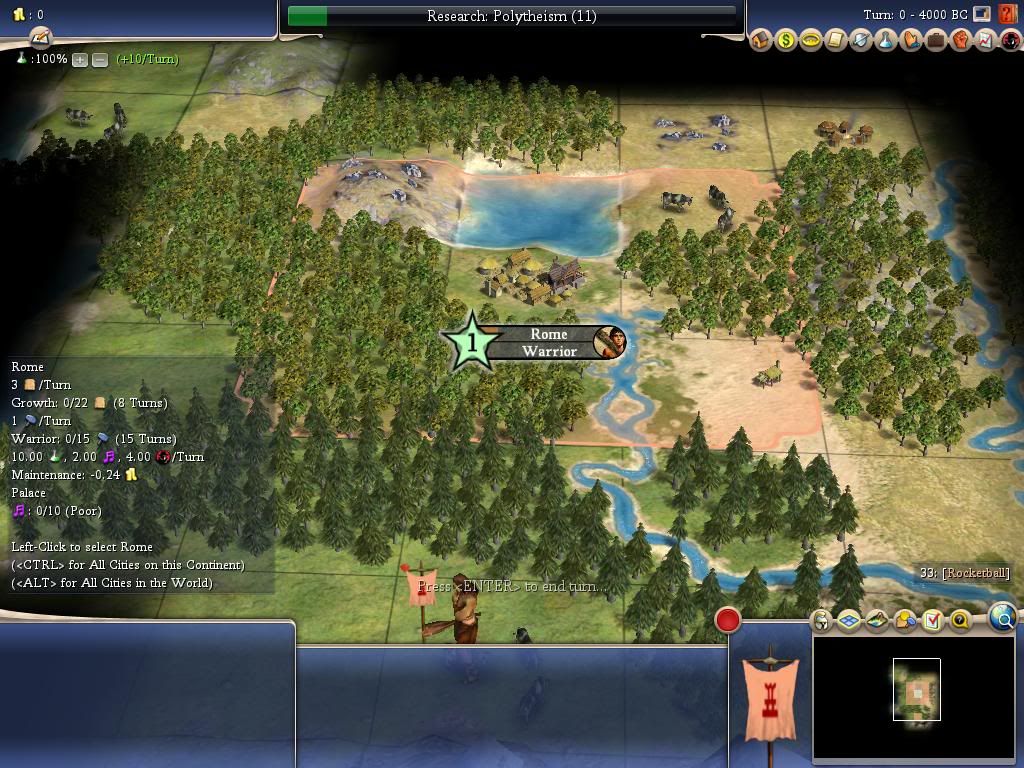The height and width of the screenshot is (768, 1024).
Task: Open the event log notepad icon
Action: [40, 38]
